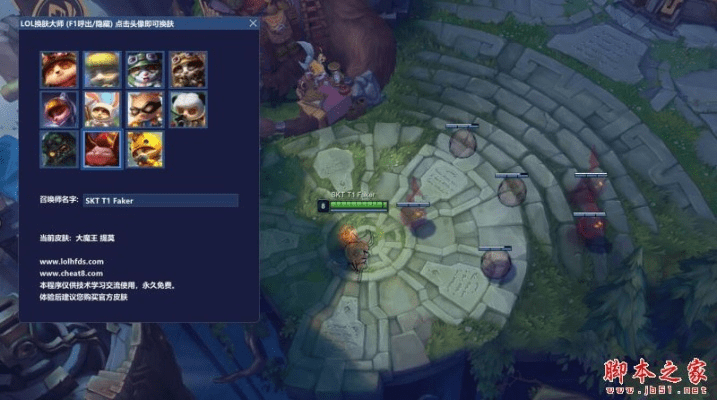Open the www.lolhfds.com link
The image size is (717, 400).
[x=72, y=262]
